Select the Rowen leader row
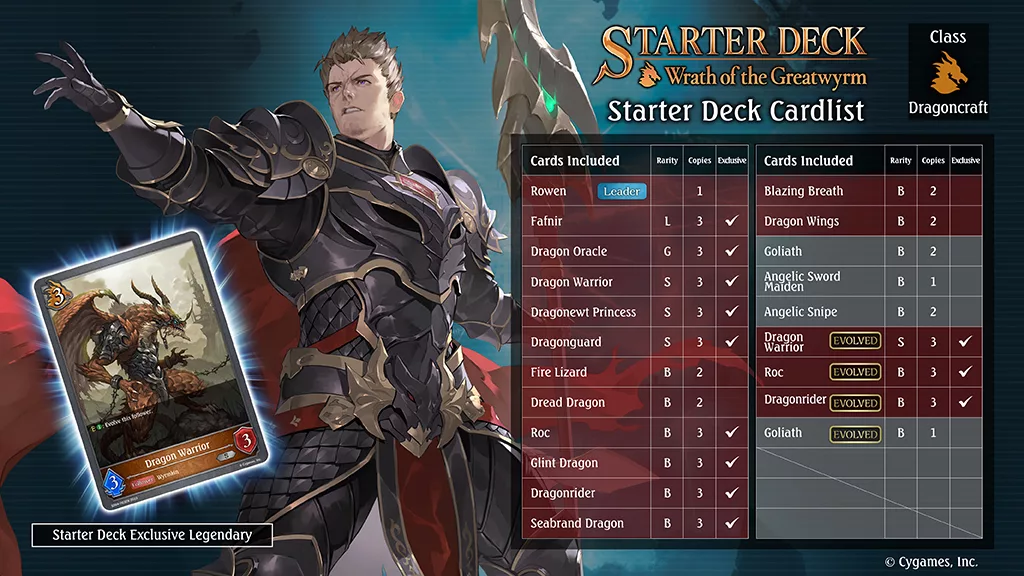 pos(634,191)
